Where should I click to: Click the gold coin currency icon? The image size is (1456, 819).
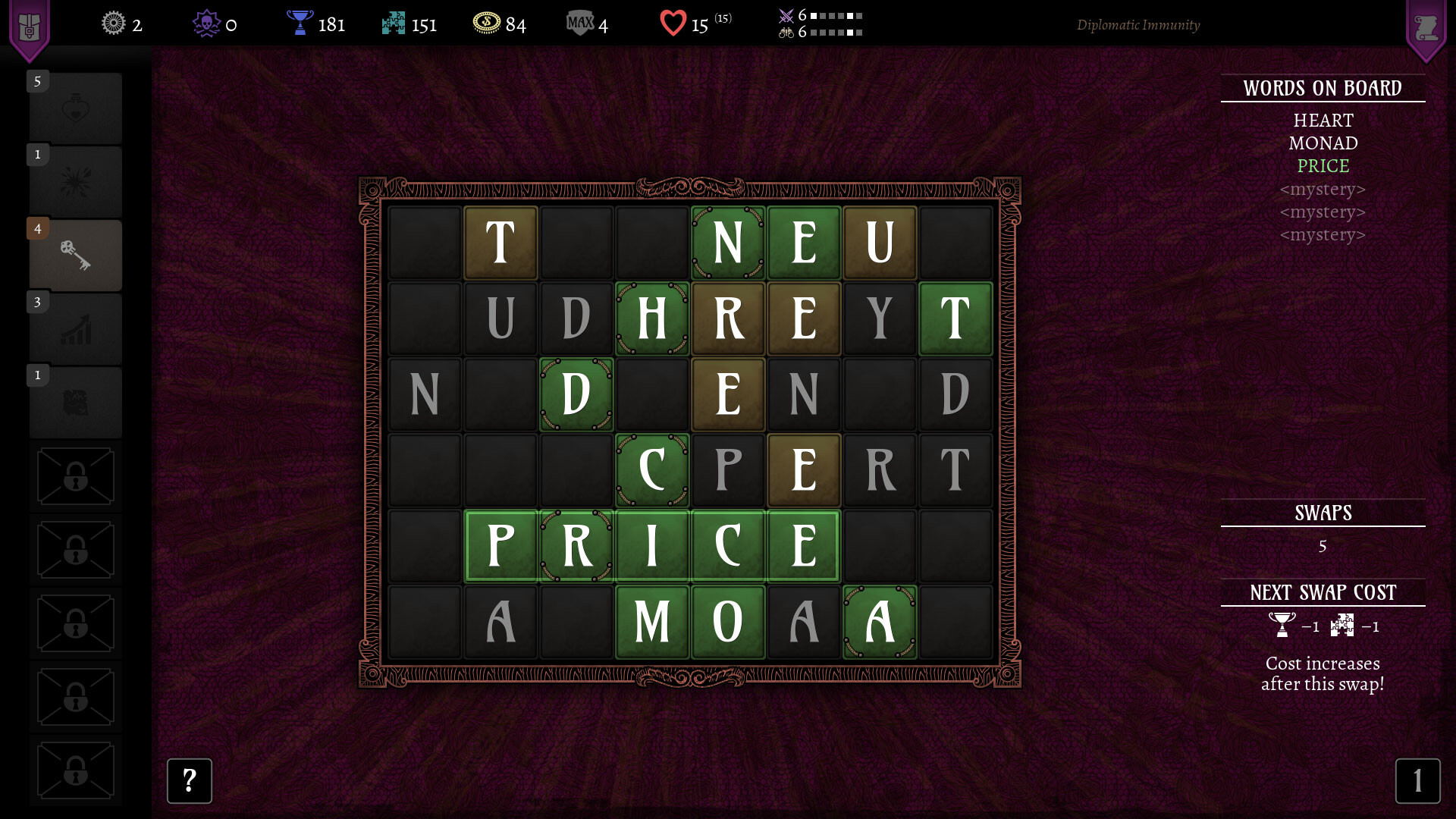[488, 24]
